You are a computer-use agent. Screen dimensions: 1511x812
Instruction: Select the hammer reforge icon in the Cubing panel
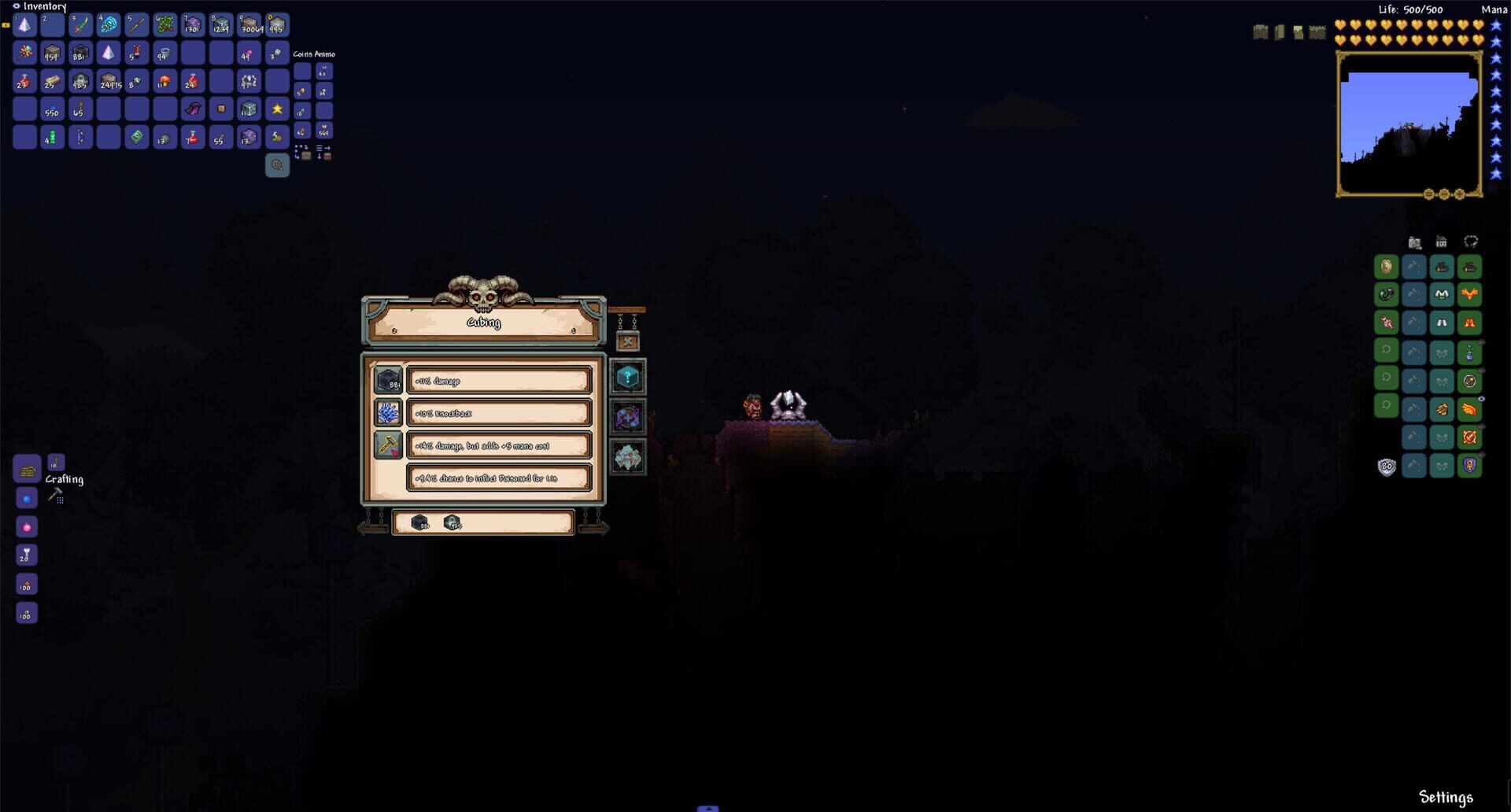tap(388, 446)
